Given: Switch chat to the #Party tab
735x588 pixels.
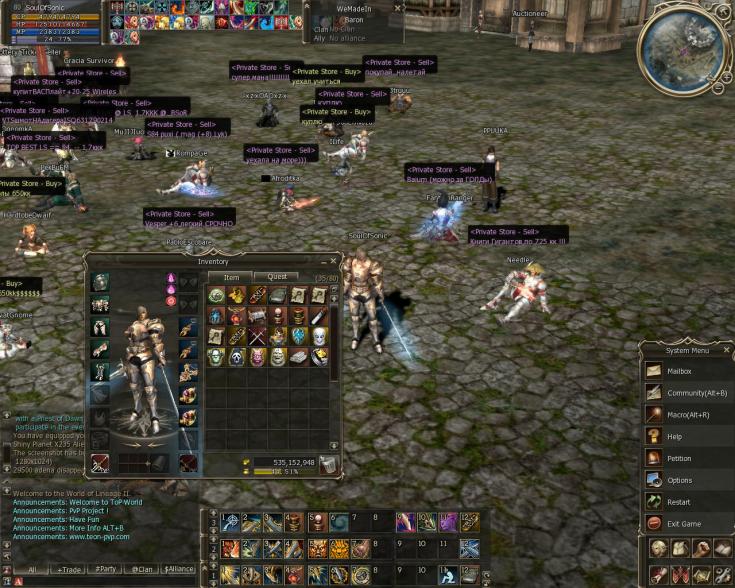Looking at the screenshot, I should [x=105, y=569].
